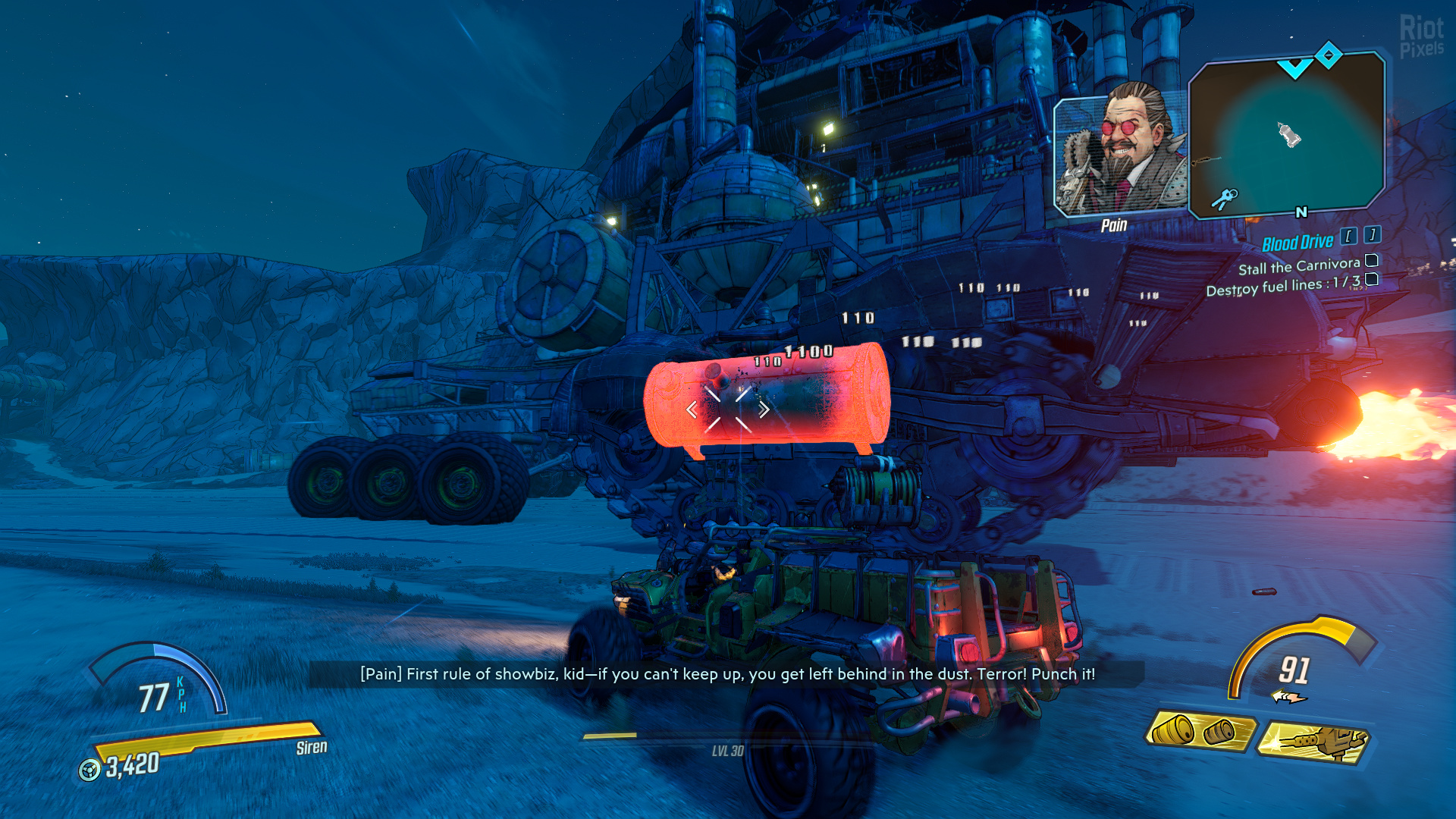The width and height of the screenshot is (1456, 819).
Task: Select the diamond waypoint marker on minimap
Action: click(x=1329, y=55)
